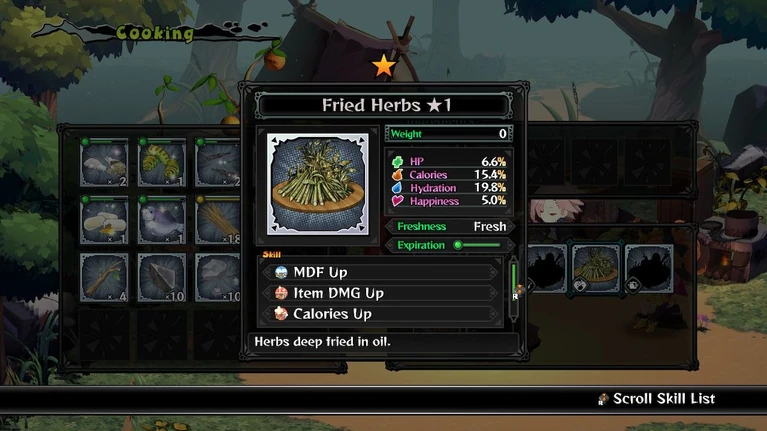767x431 pixels.
Task: Click the skill list scrollbar
Action: 514,289
